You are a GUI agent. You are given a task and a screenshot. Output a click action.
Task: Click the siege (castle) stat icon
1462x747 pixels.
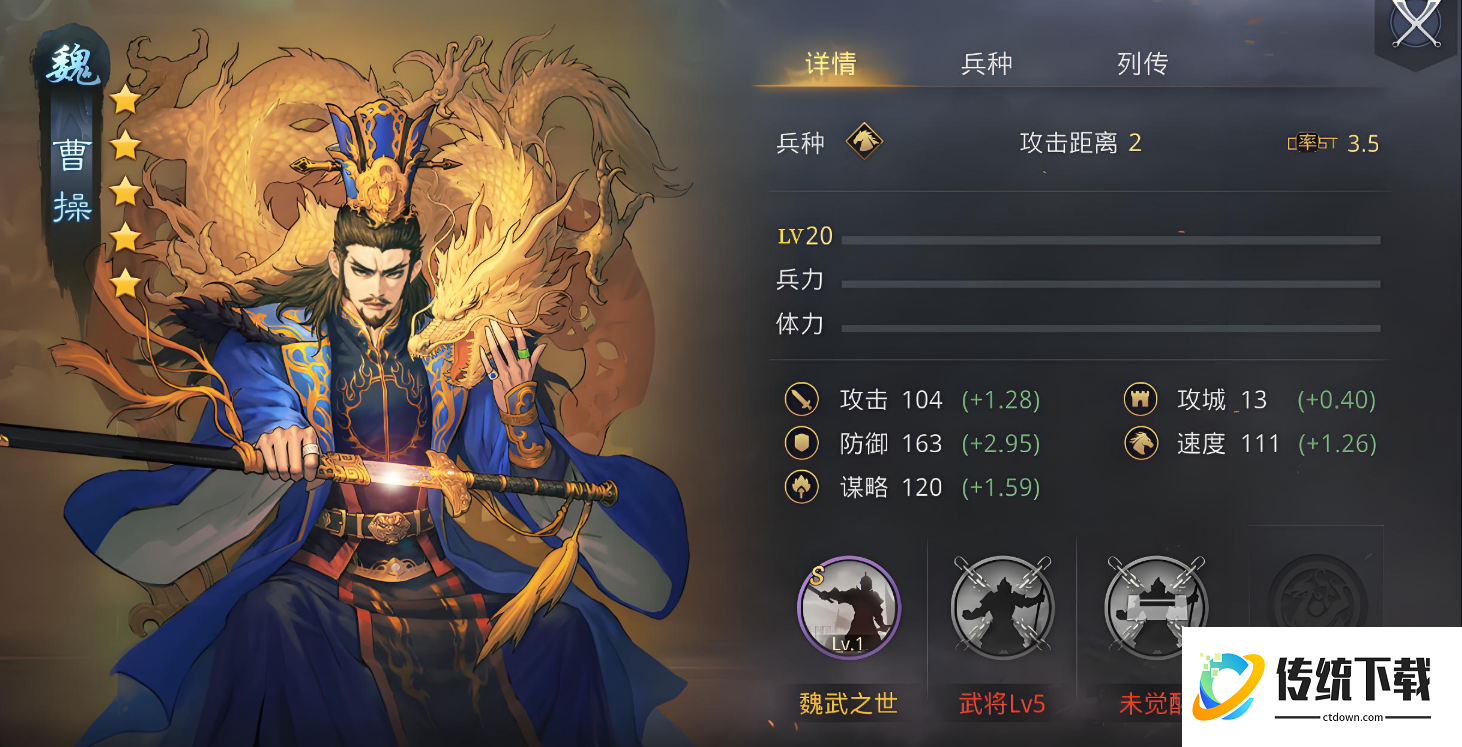[x=1141, y=399]
